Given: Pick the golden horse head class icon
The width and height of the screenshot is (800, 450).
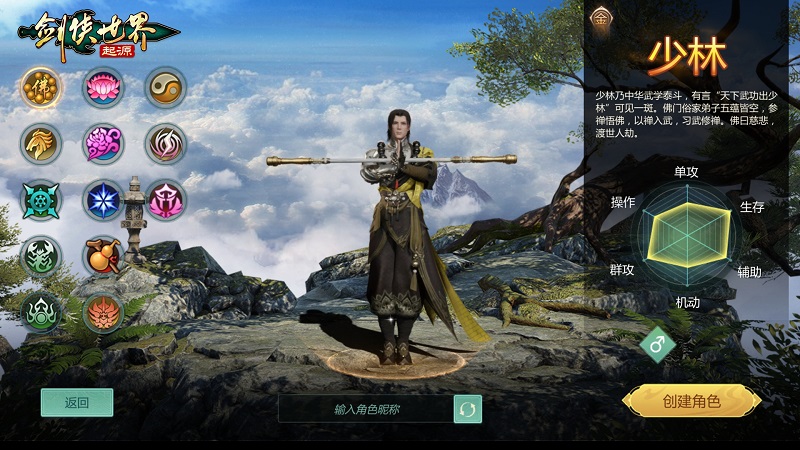Looking at the screenshot, I should coord(41,144).
